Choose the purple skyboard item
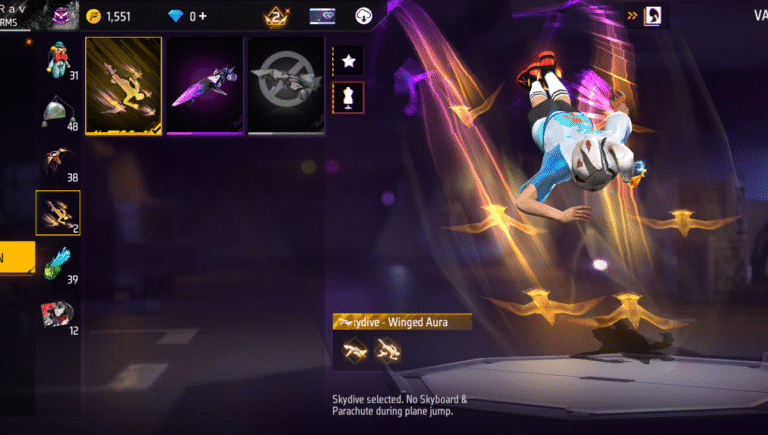This screenshot has height=435, width=768. click(x=205, y=85)
